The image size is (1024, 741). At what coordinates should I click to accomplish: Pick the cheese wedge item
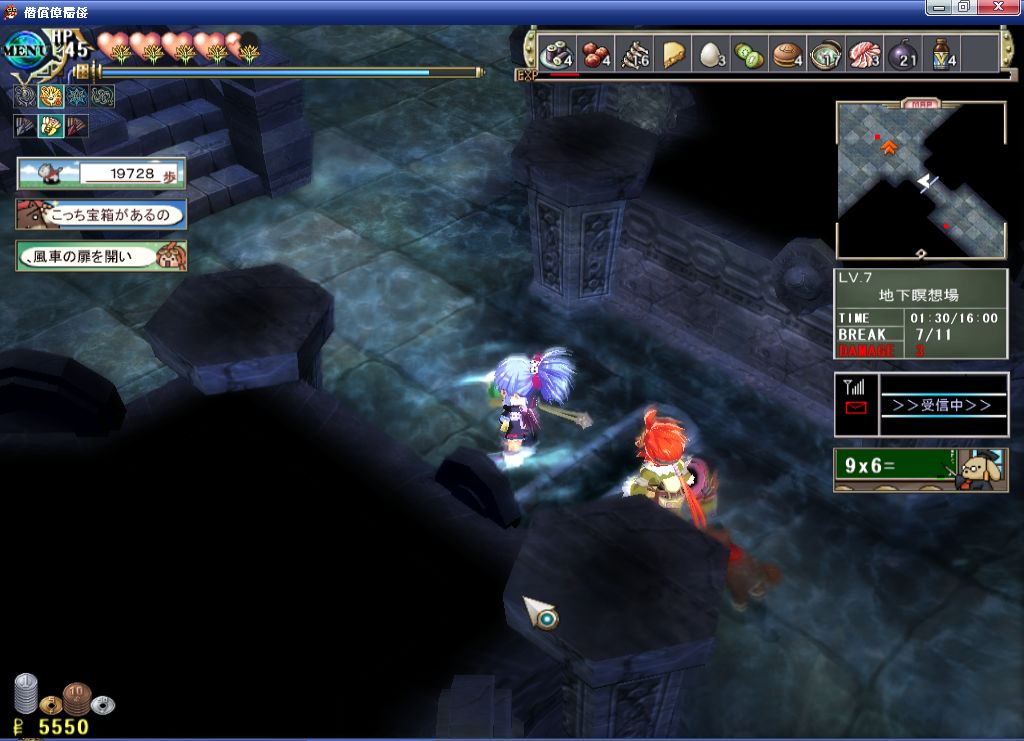pos(674,54)
